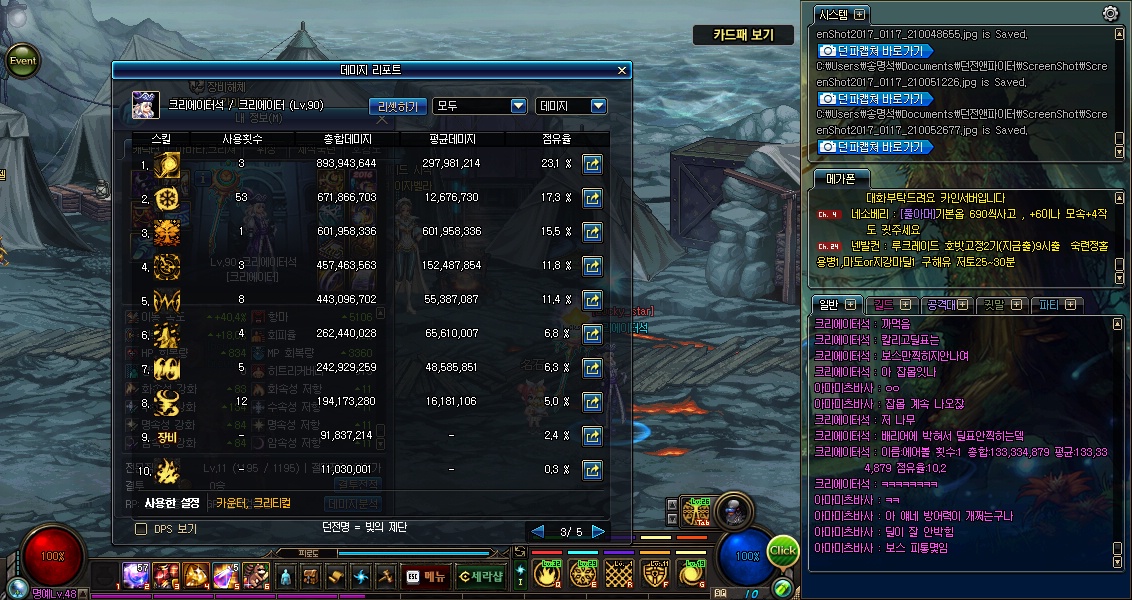Open chat settings gear icon
The image size is (1132, 600).
coord(1110,14)
